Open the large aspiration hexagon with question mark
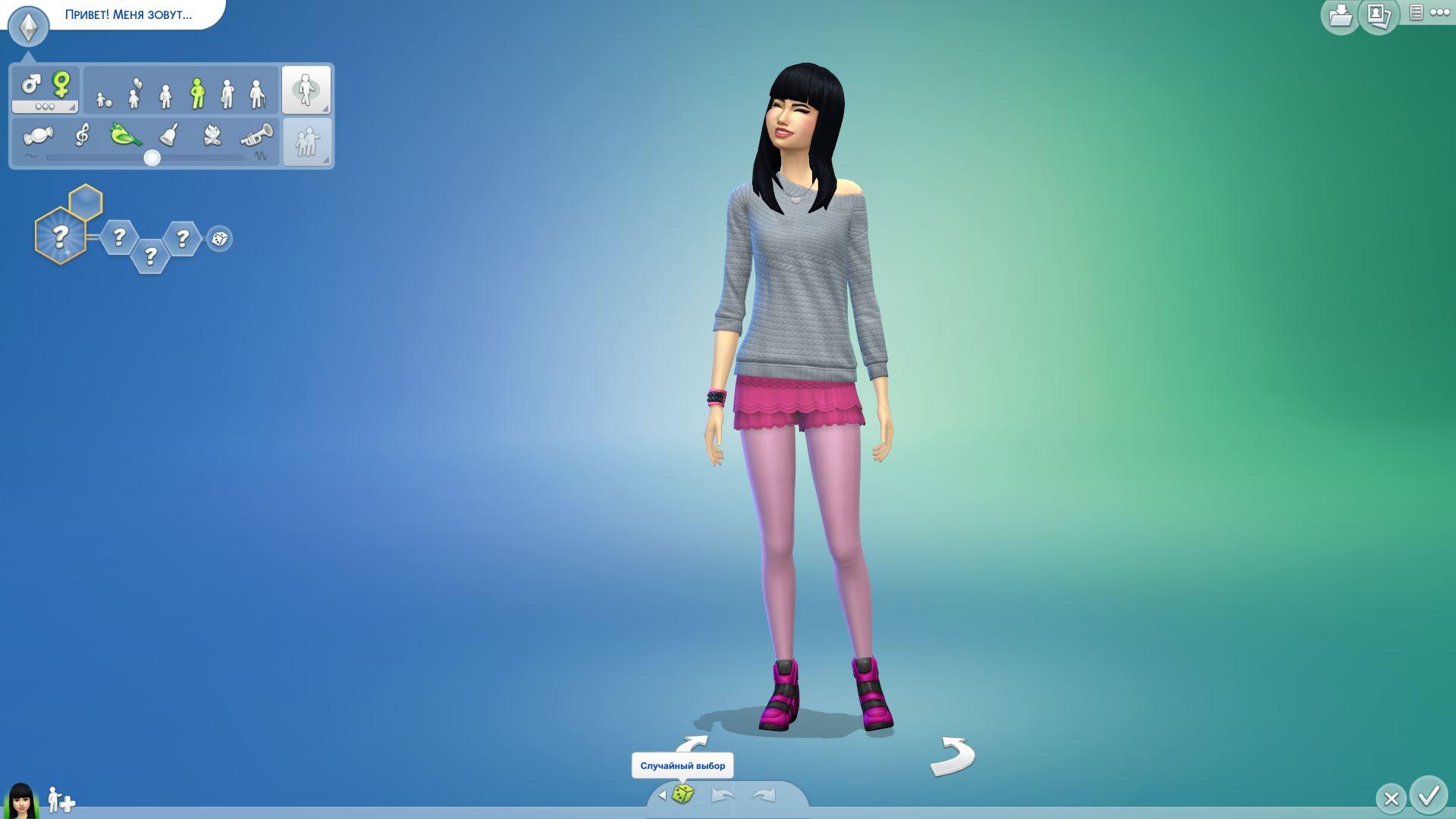Image resolution: width=1456 pixels, height=819 pixels. 60,236
